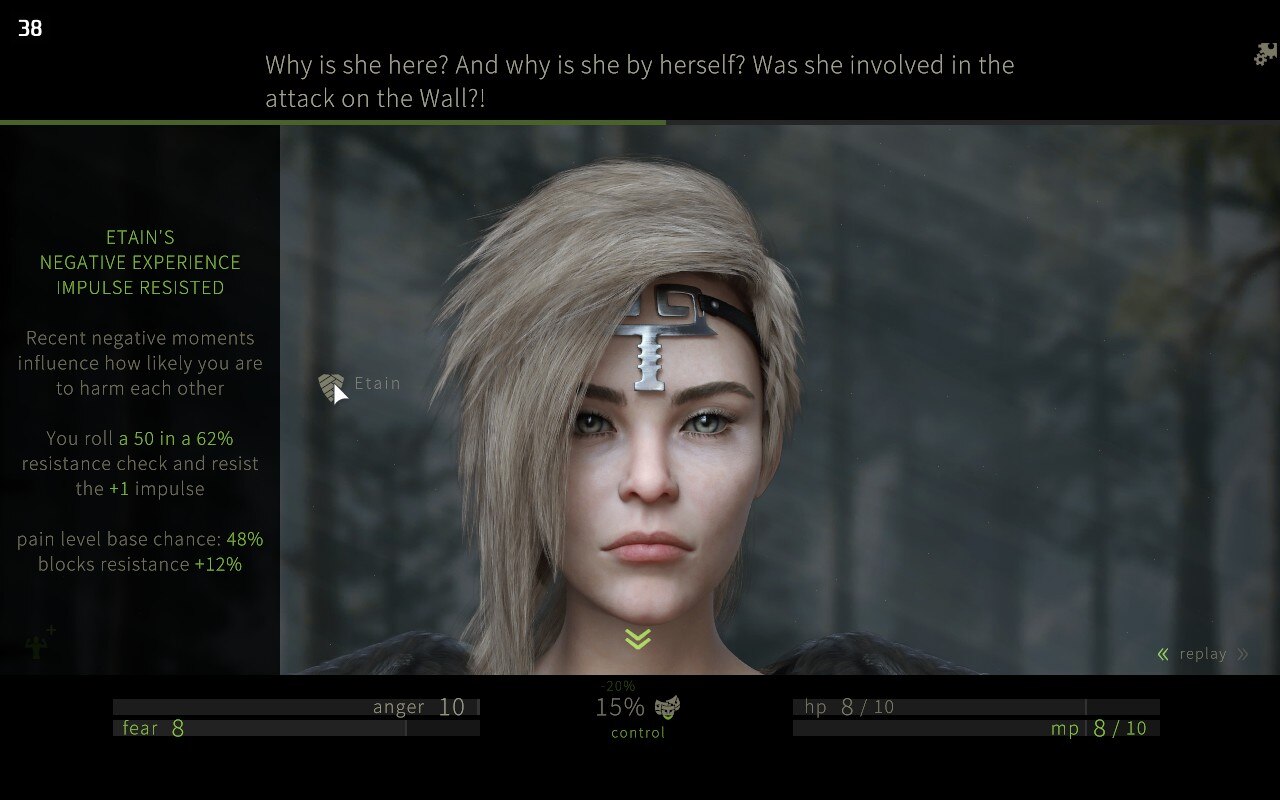Click the theater masks control icon
Viewport: 1280px width, 800px height.
(x=667, y=708)
